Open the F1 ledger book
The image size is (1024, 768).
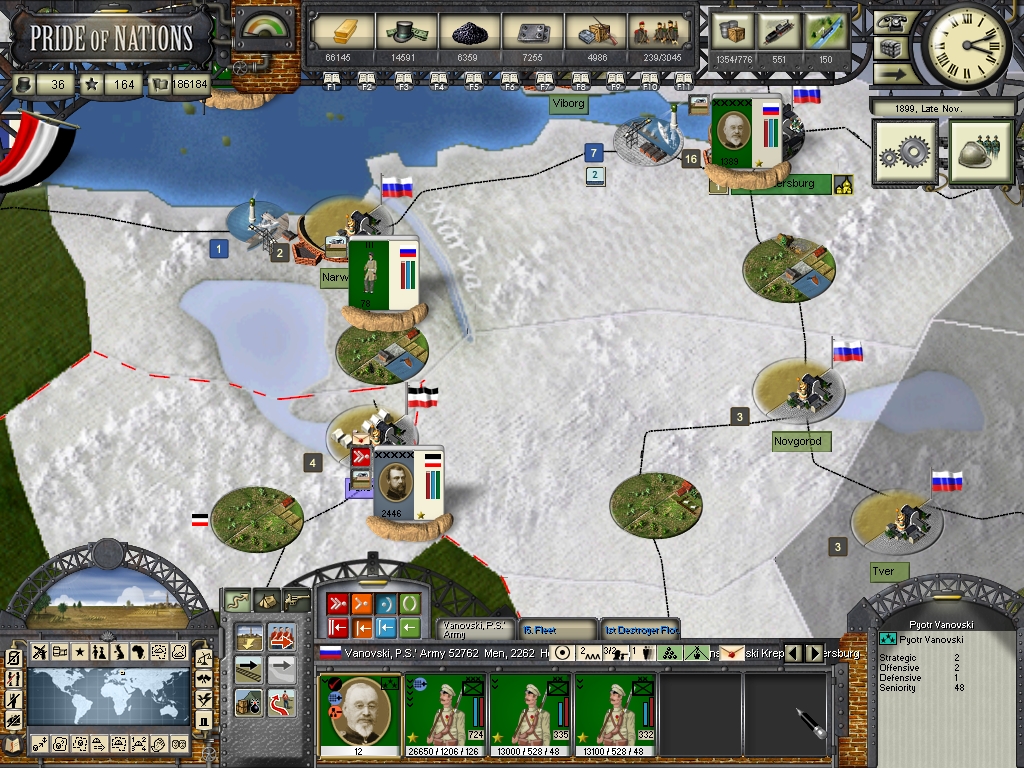click(332, 81)
